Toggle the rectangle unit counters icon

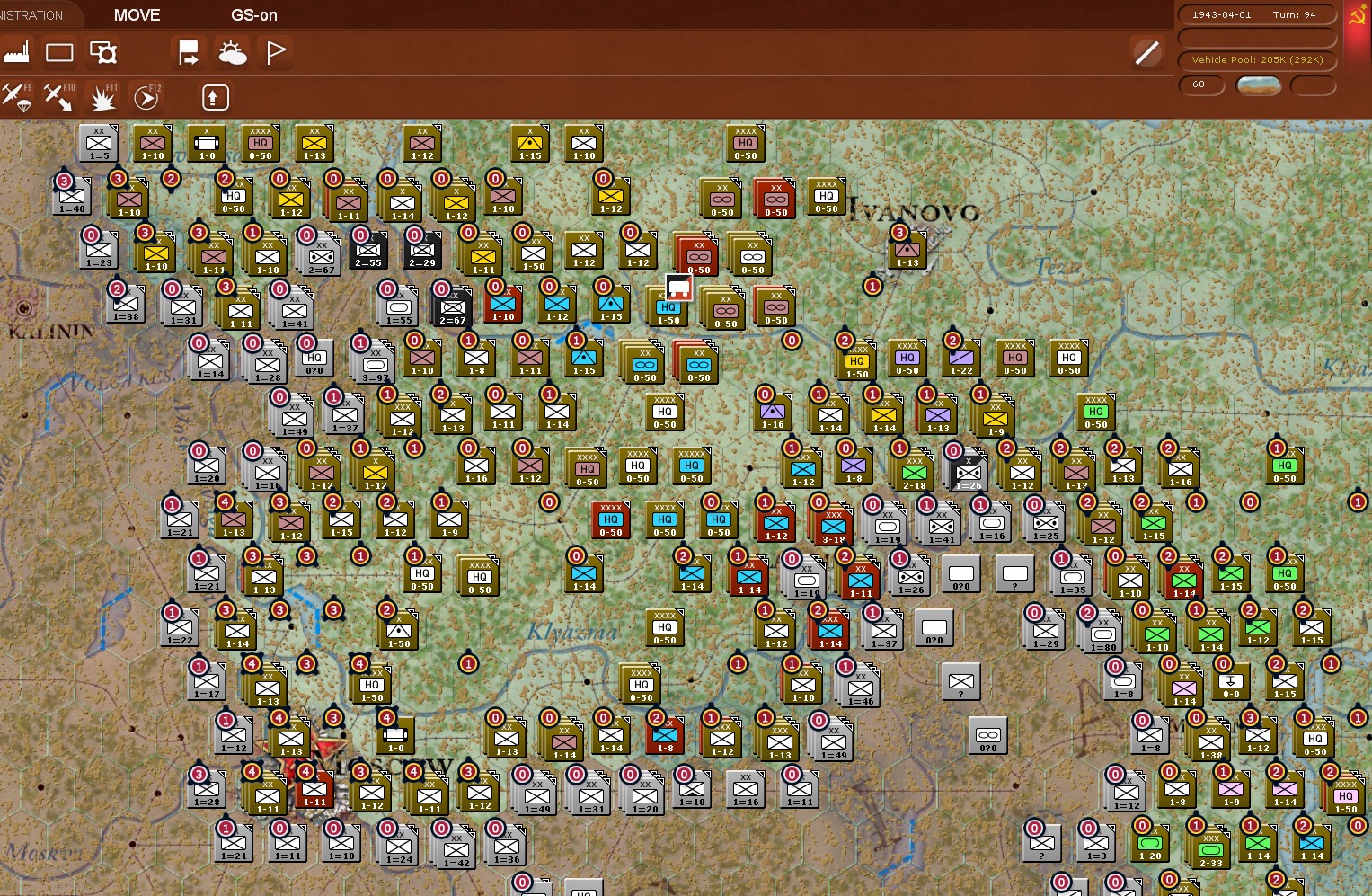coord(59,52)
